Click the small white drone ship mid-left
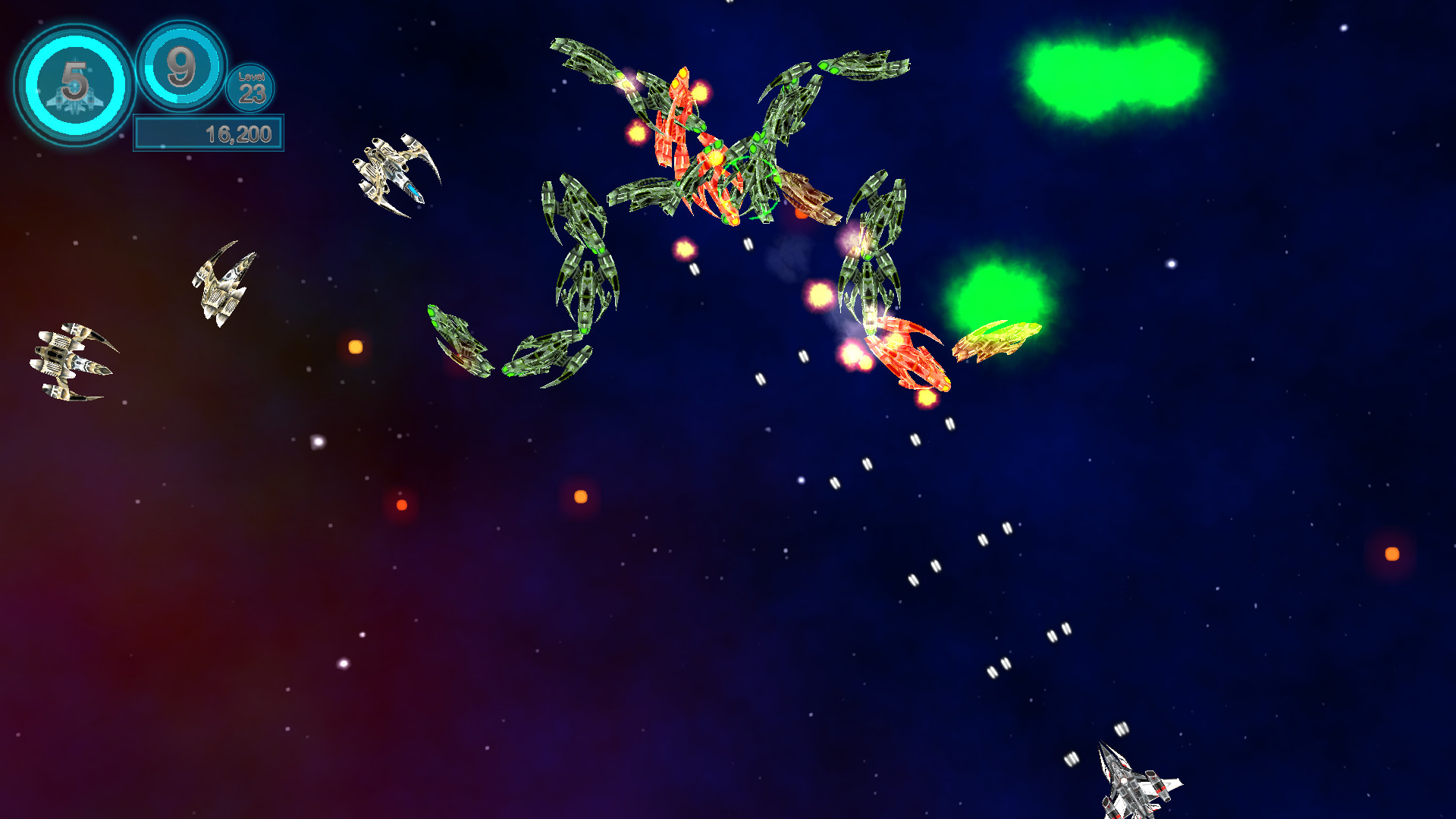The height and width of the screenshot is (819, 1456). pos(224,284)
